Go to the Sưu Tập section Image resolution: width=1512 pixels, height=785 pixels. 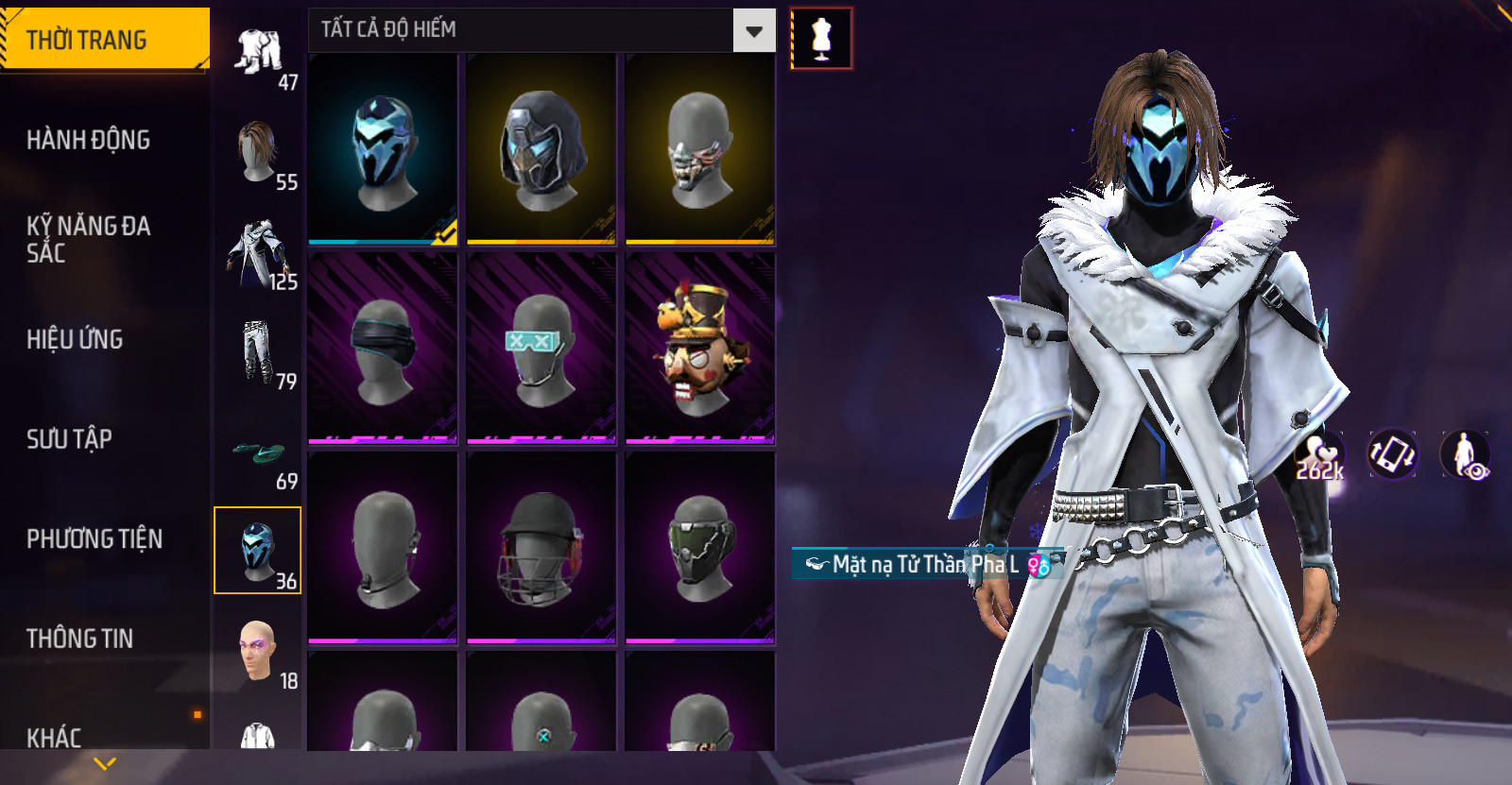69,438
